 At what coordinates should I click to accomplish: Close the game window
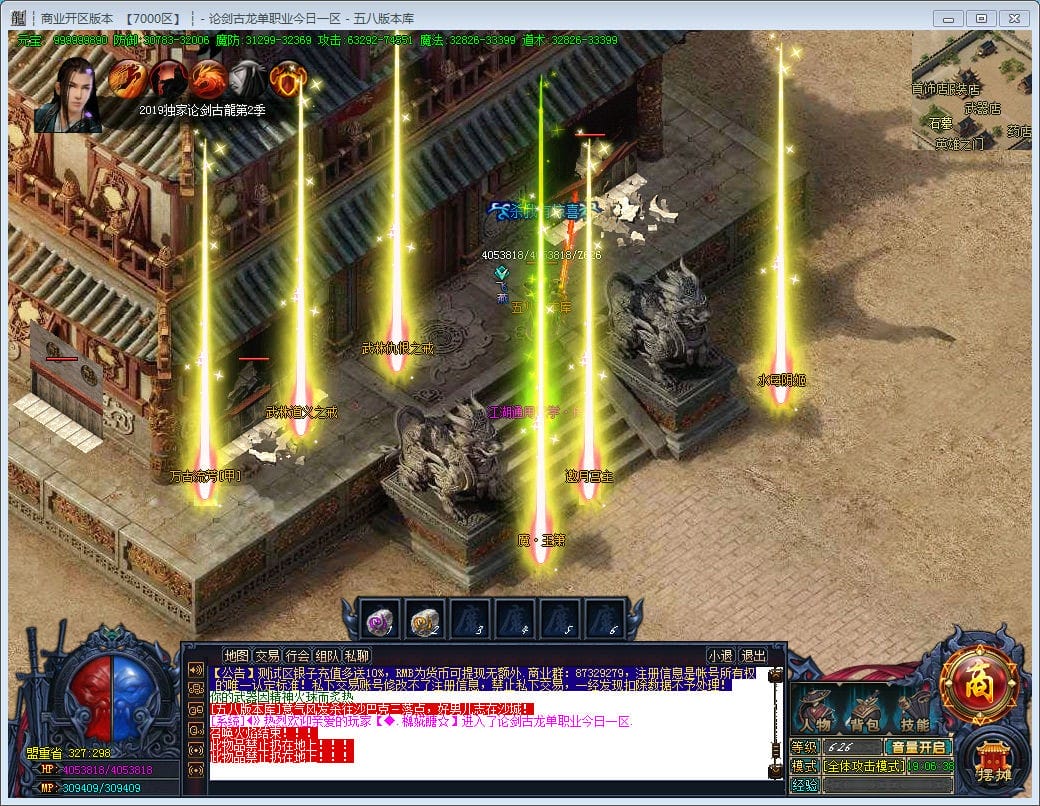click(1013, 18)
